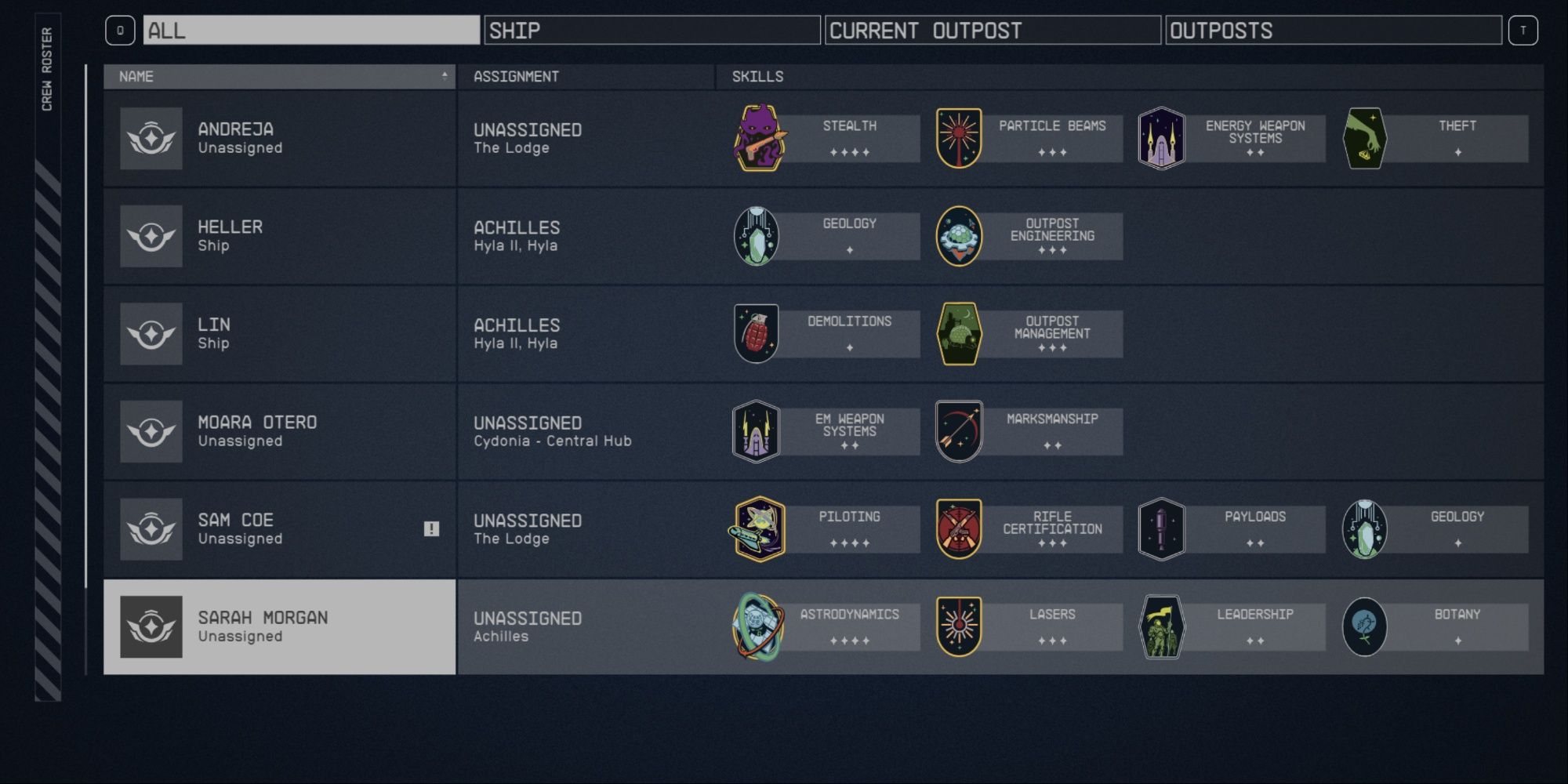Select Andreja's Theft skill badge
Screen dimensions: 1568x784
[1364, 138]
